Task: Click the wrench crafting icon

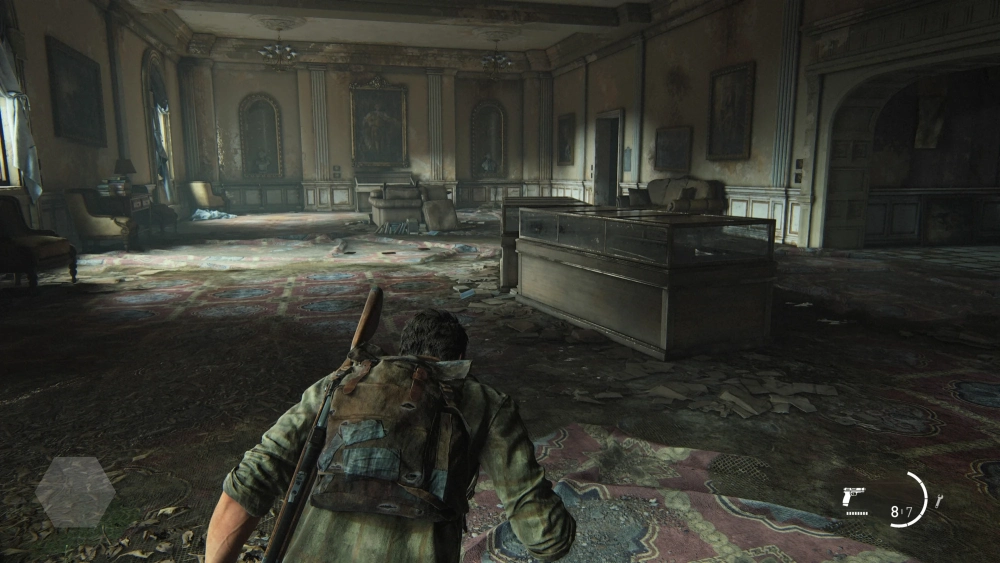Action: click(x=938, y=500)
